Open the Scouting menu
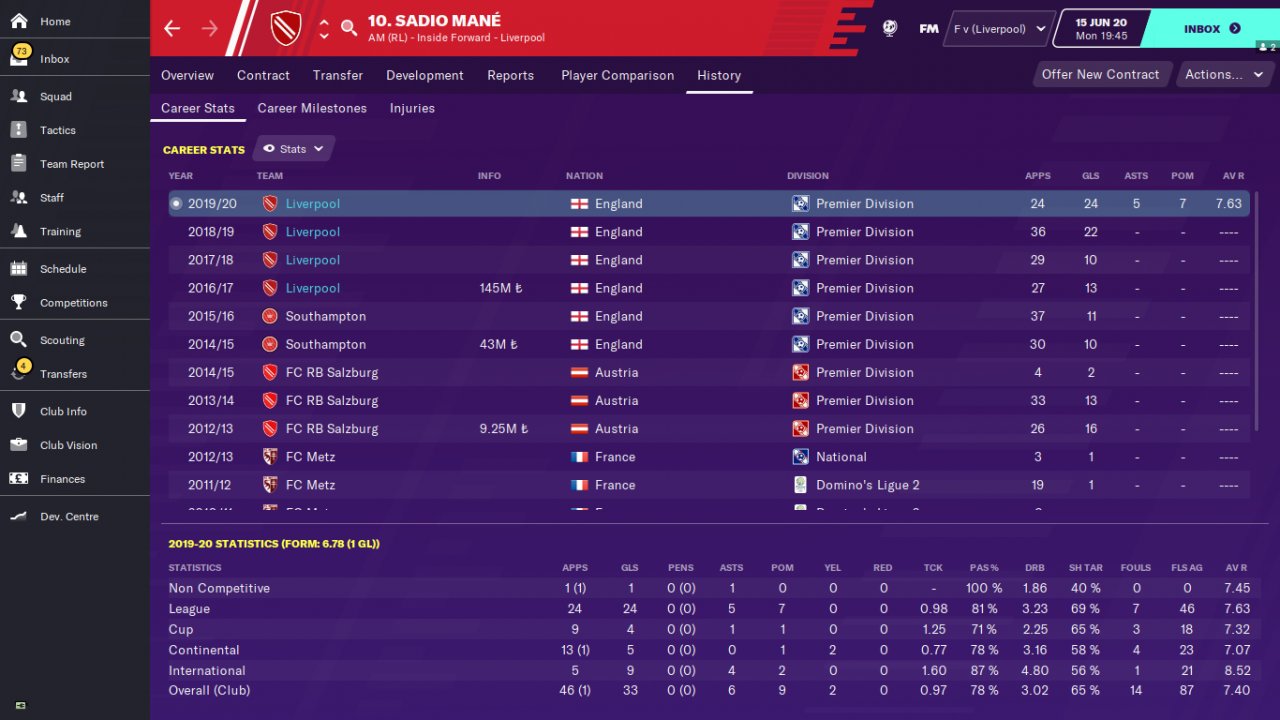This screenshot has width=1280, height=720. (62, 340)
